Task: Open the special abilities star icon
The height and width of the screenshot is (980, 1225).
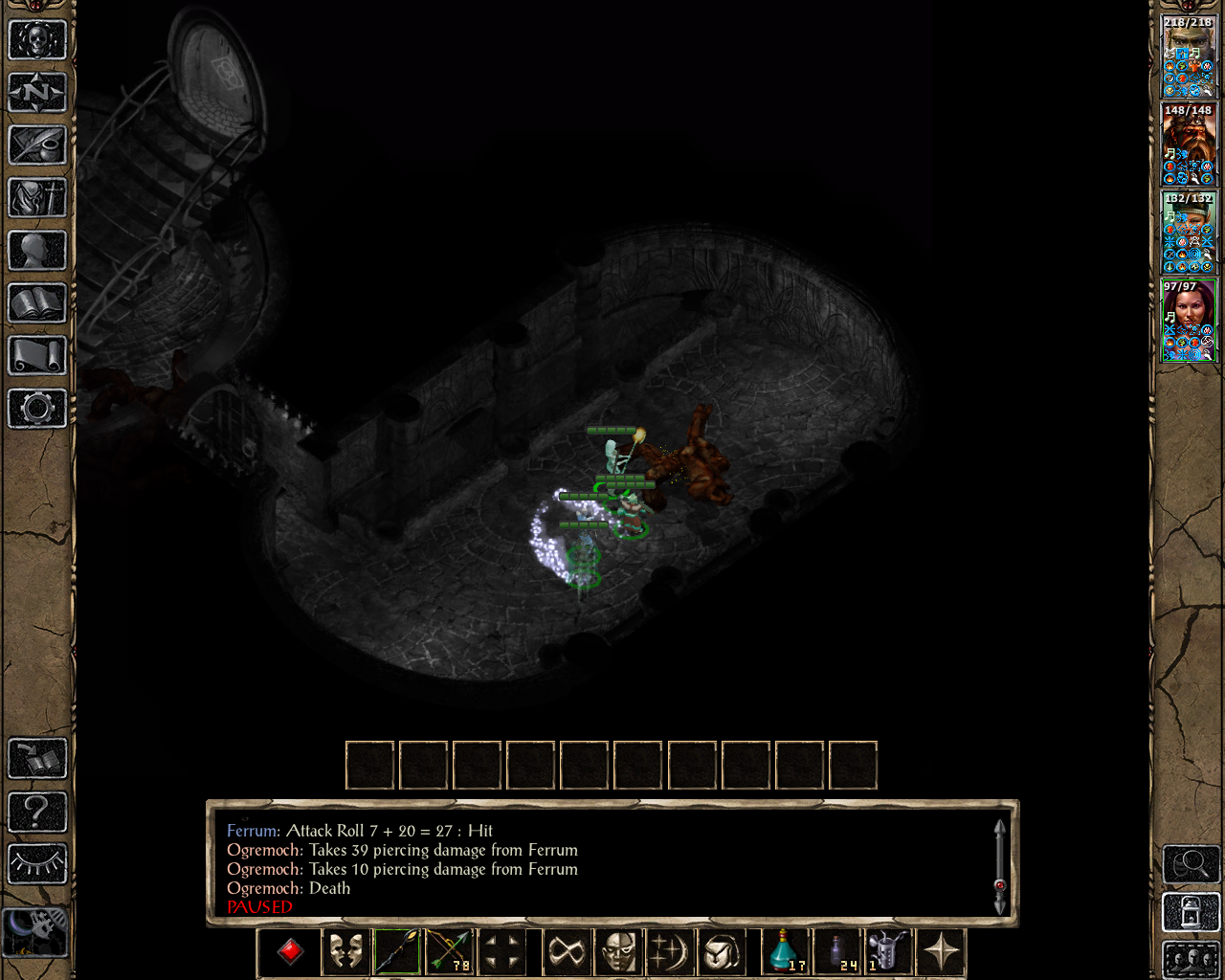Action: [x=941, y=950]
